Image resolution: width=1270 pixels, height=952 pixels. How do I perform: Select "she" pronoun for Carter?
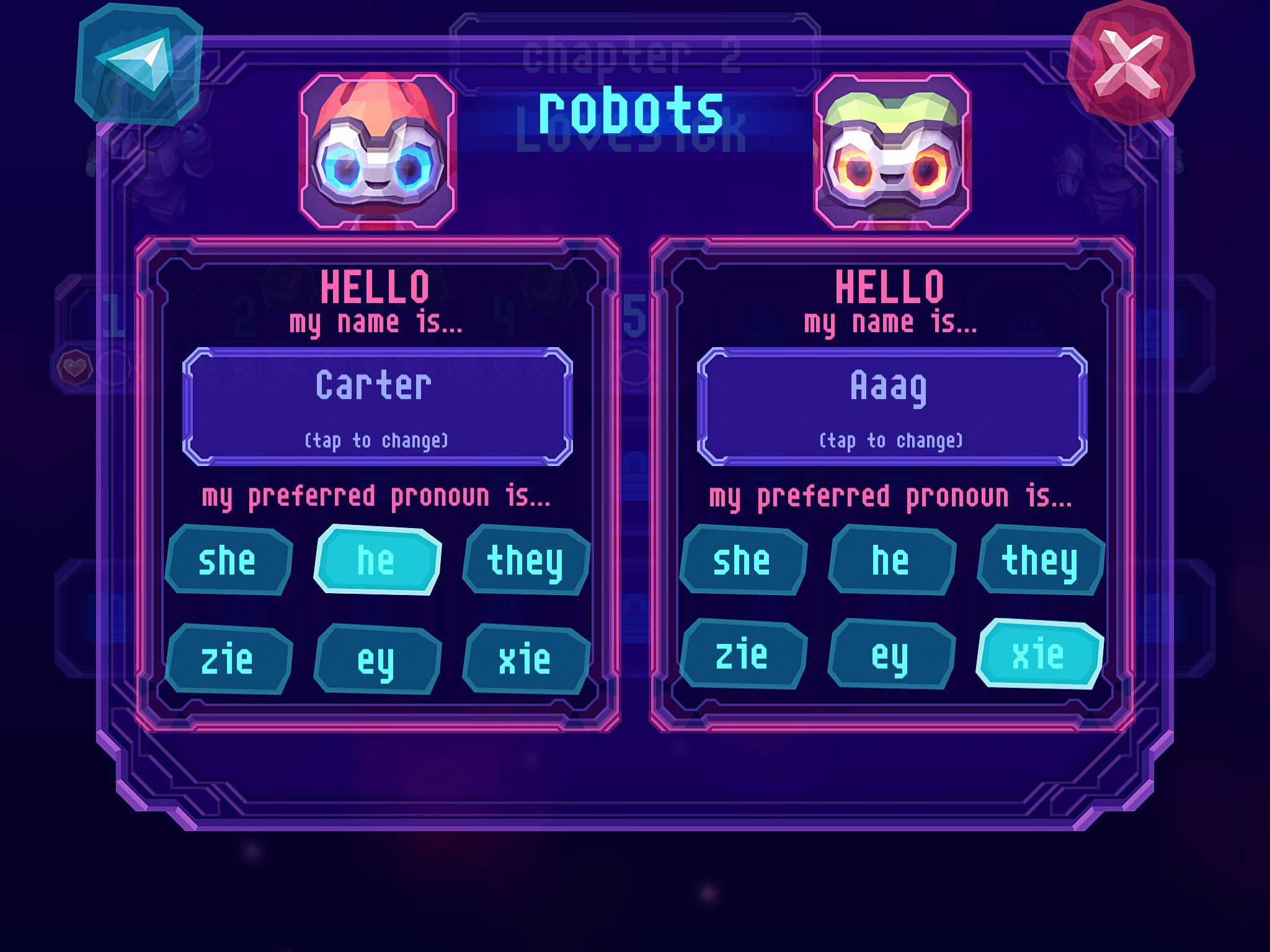pyautogui.click(x=228, y=560)
